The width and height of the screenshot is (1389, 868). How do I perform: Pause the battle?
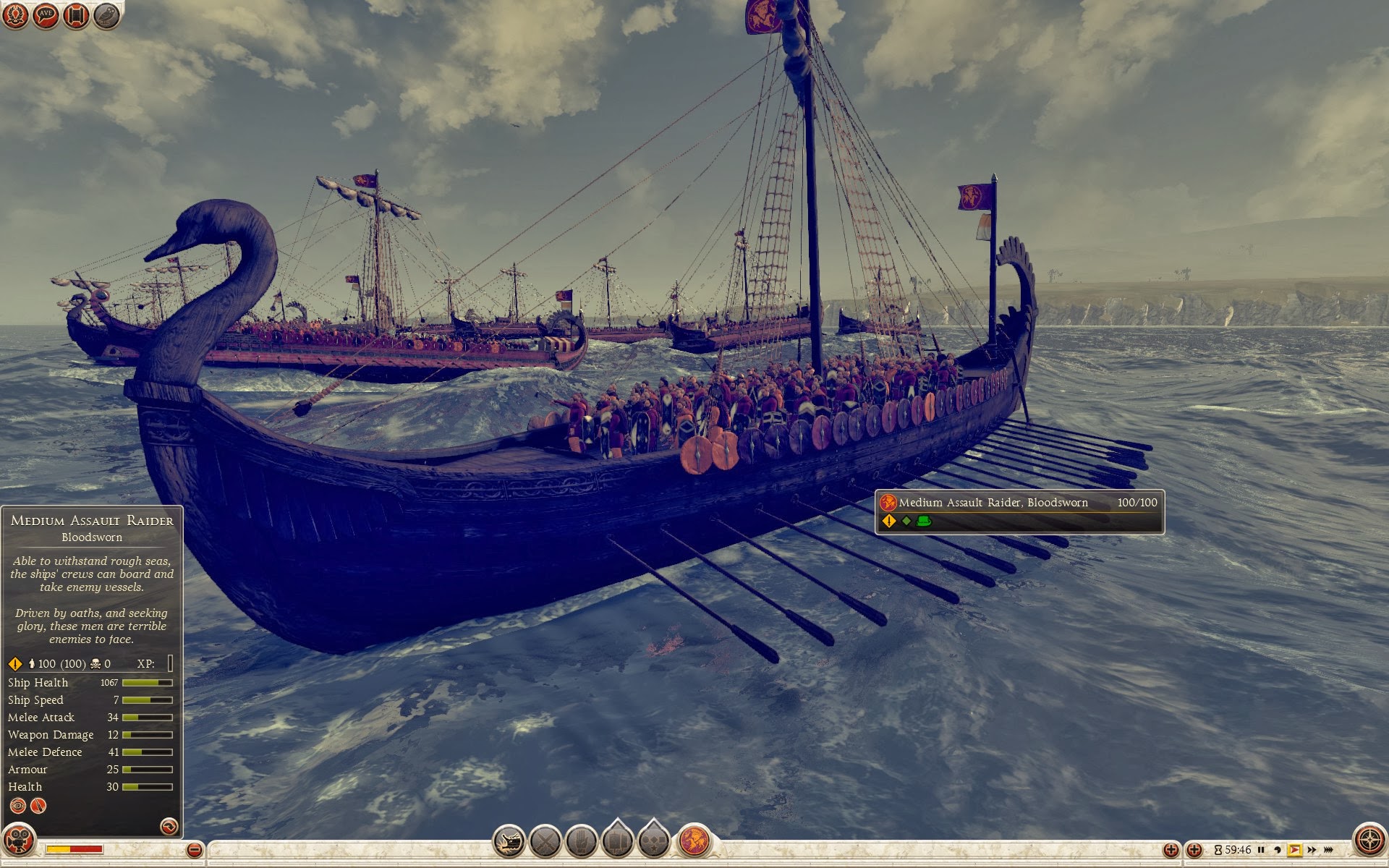[1261, 850]
